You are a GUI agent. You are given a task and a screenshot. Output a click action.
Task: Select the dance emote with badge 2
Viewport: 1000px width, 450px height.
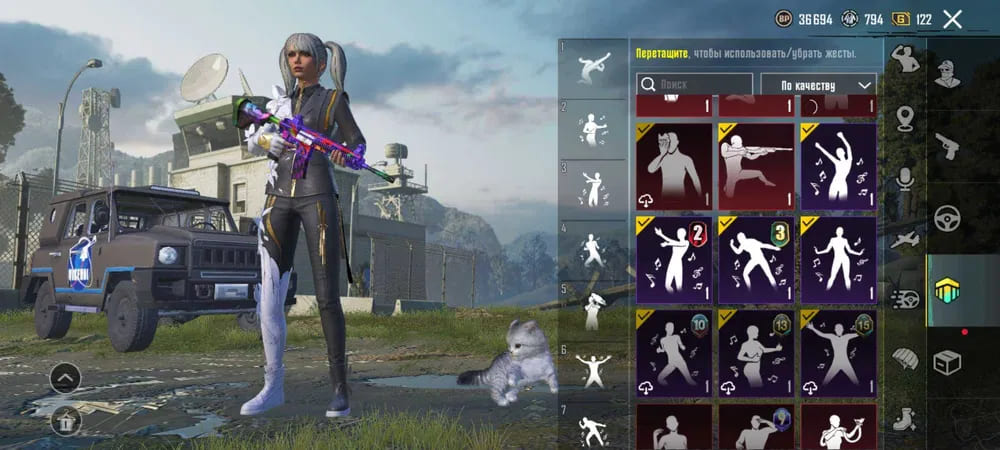click(x=674, y=259)
